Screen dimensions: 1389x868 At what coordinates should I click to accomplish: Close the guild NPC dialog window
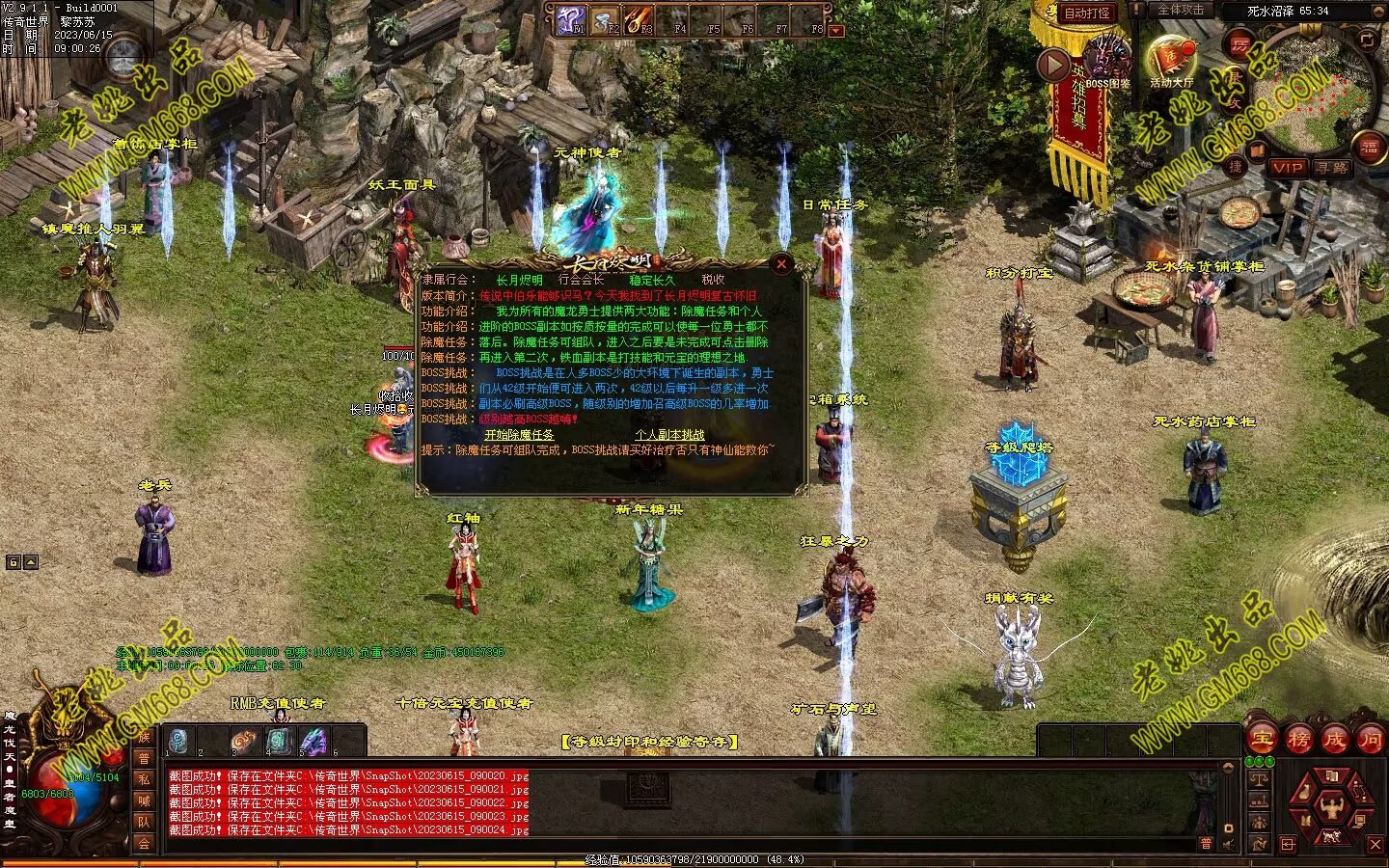(x=781, y=263)
